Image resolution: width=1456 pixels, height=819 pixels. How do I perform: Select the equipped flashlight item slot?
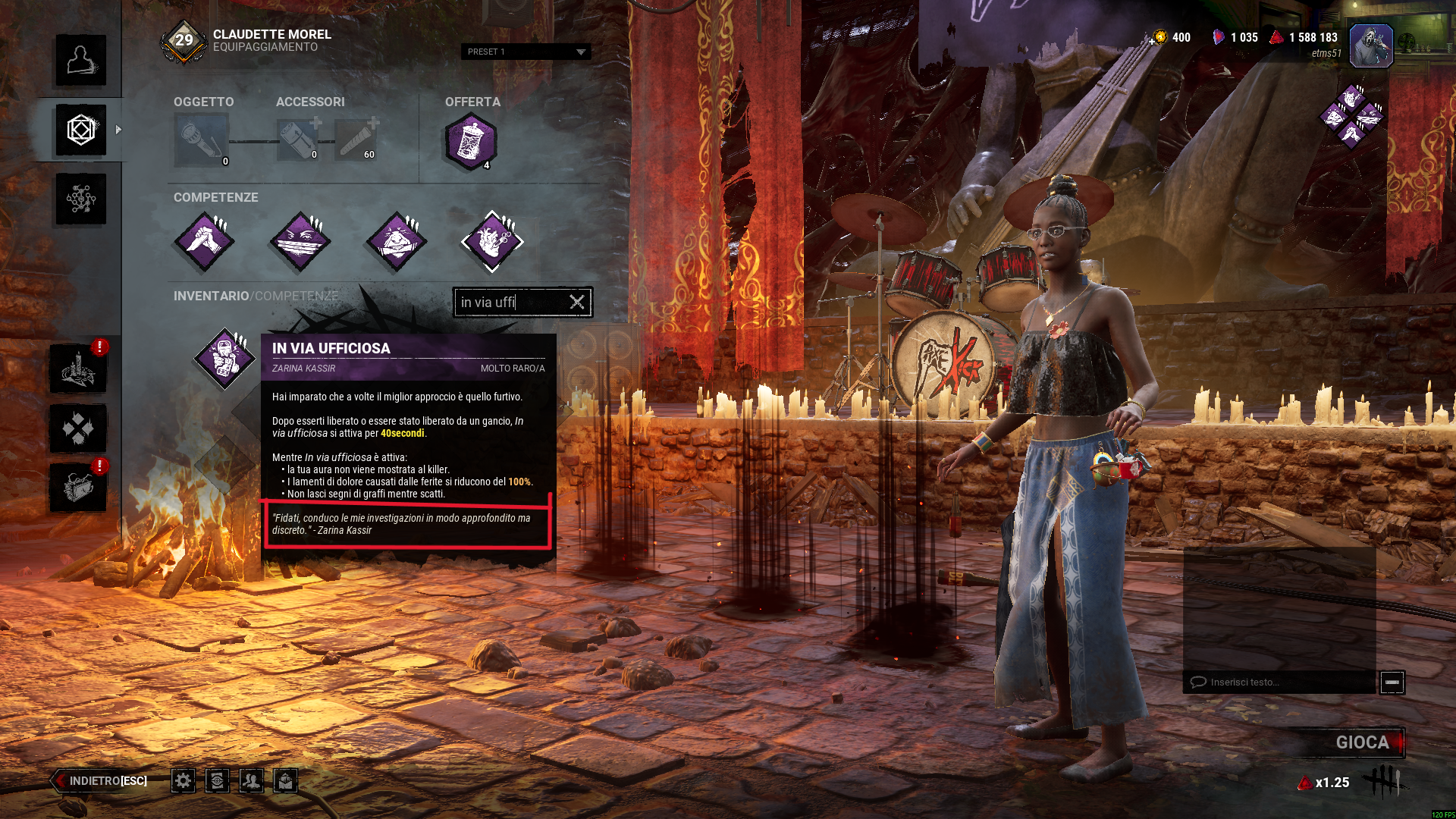tap(201, 140)
